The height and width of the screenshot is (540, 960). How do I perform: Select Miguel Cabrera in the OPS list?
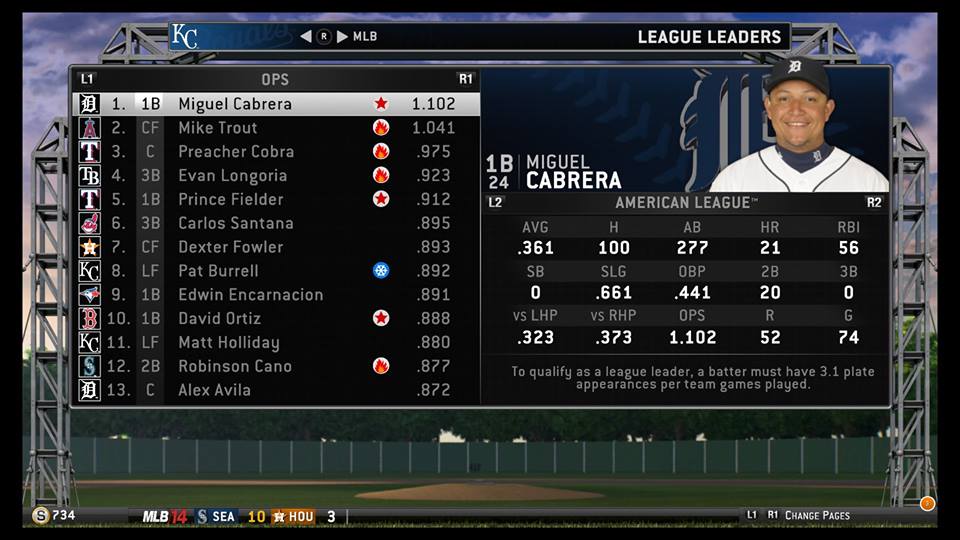coord(235,104)
